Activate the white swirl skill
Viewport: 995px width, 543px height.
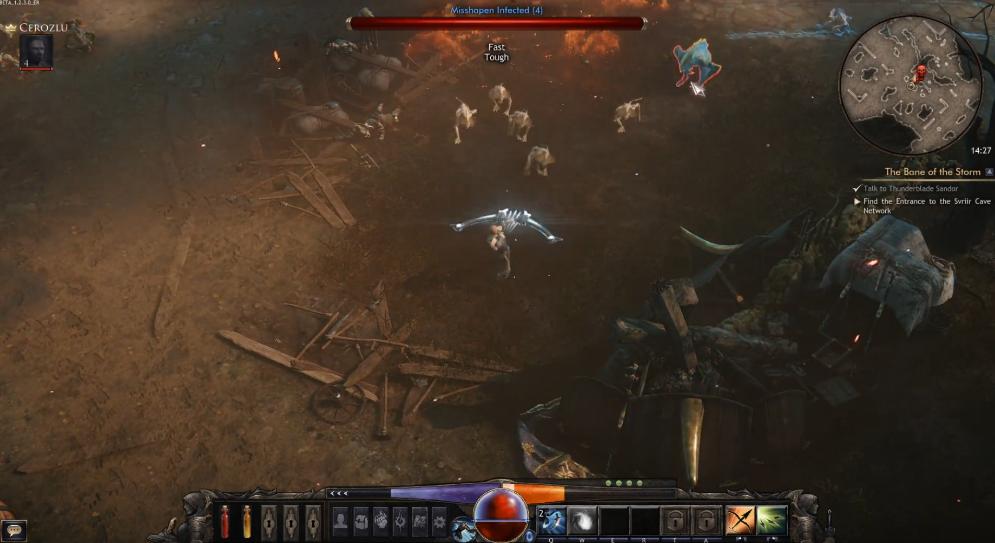coord(584,521)
